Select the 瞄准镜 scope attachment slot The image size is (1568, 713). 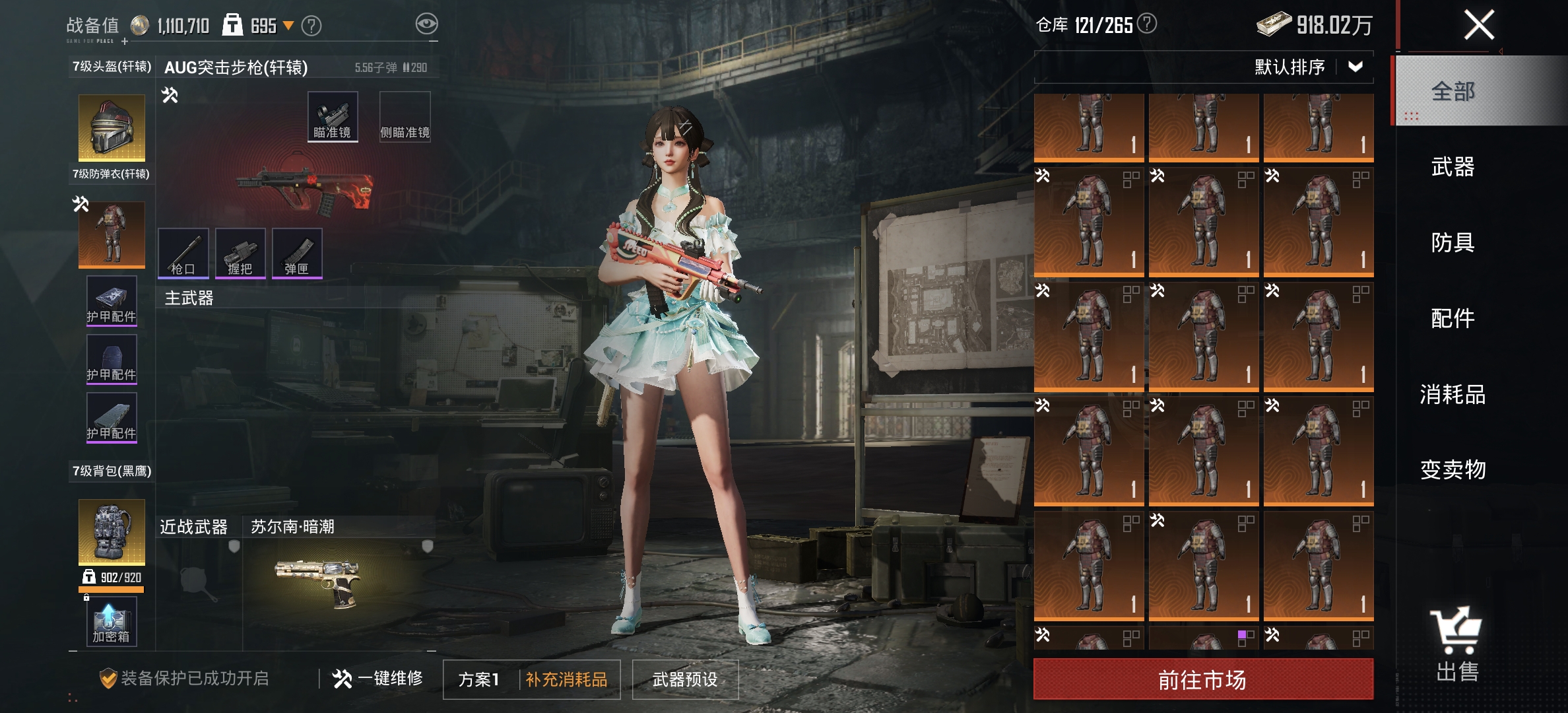point(332,116)
